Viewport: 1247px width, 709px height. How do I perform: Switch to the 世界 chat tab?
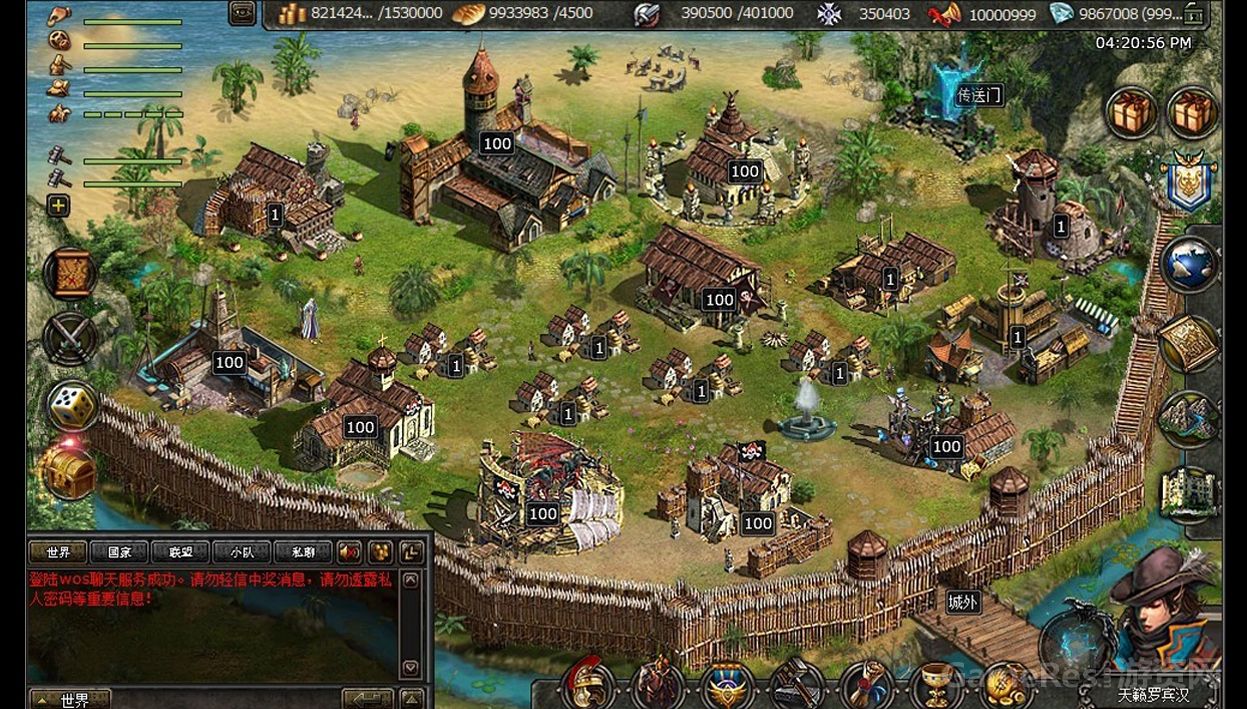click(x=58, y=552)
